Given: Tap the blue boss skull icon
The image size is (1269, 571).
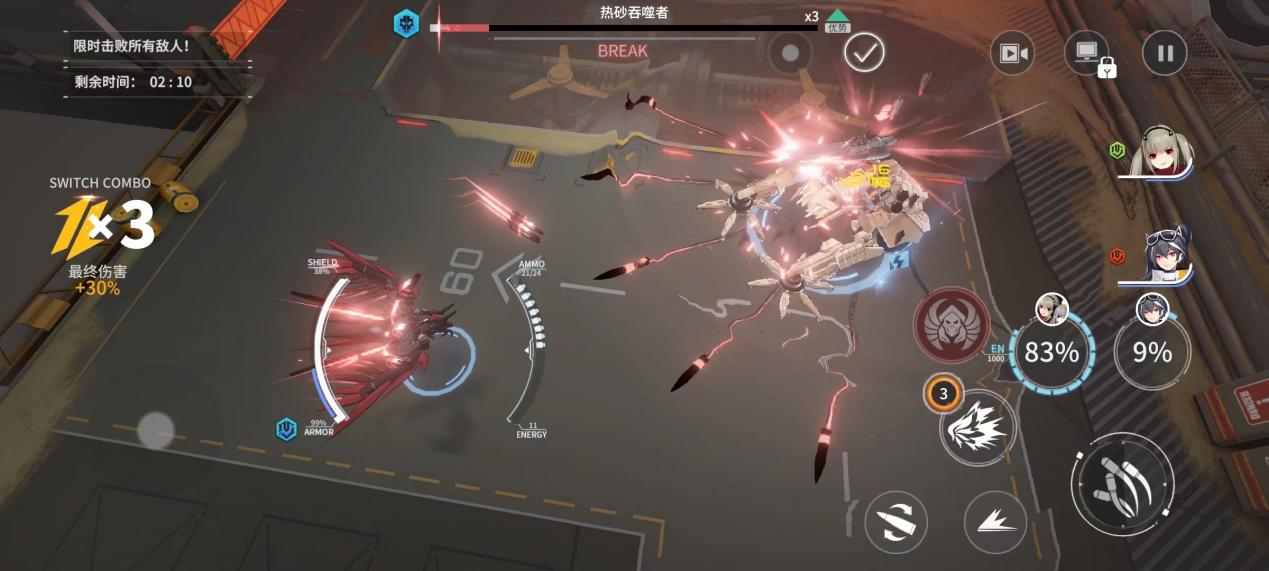Looking at the screenshot, I should point(406,24).
